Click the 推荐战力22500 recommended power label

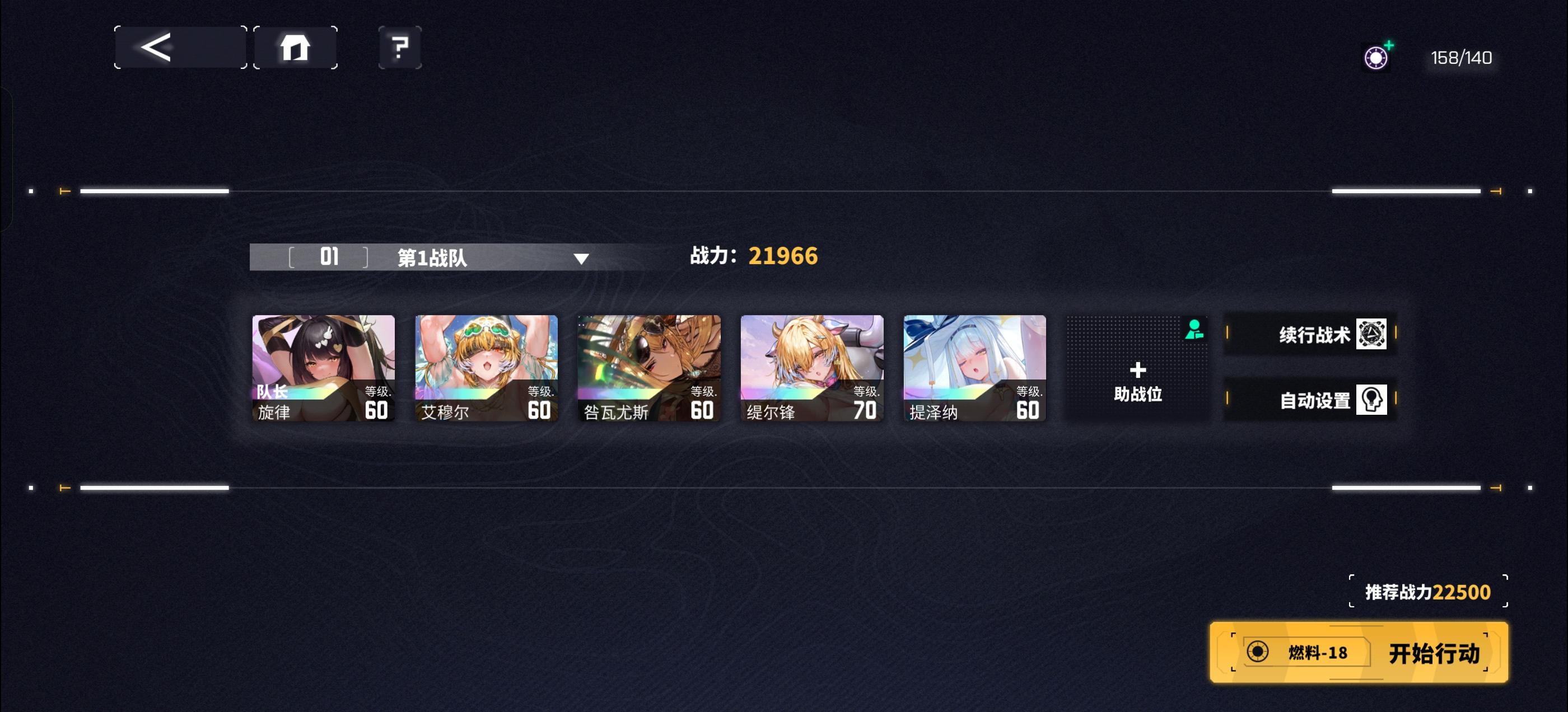click(1424, 592)
